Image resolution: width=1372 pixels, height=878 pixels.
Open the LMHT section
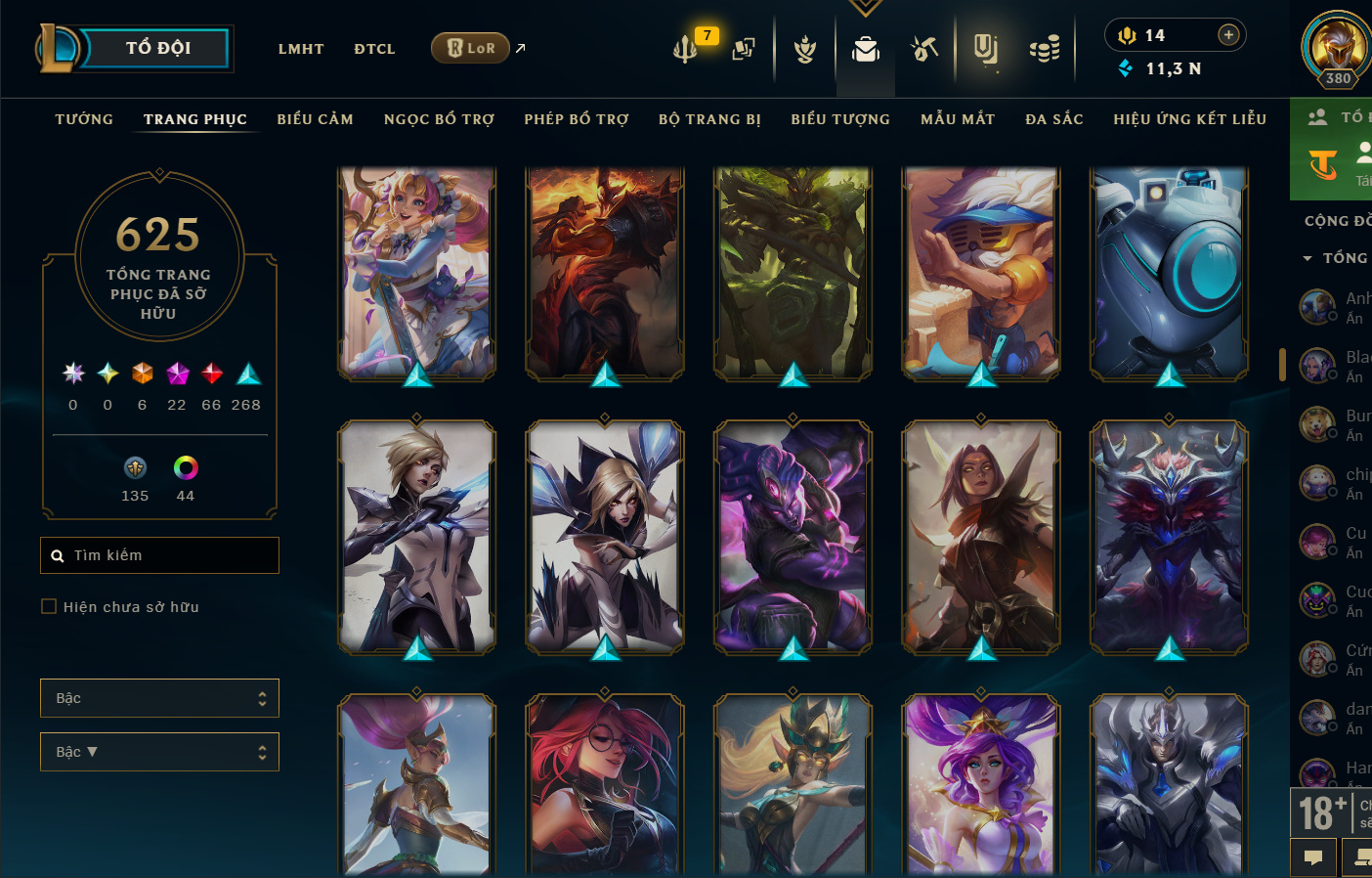point(301,49)
